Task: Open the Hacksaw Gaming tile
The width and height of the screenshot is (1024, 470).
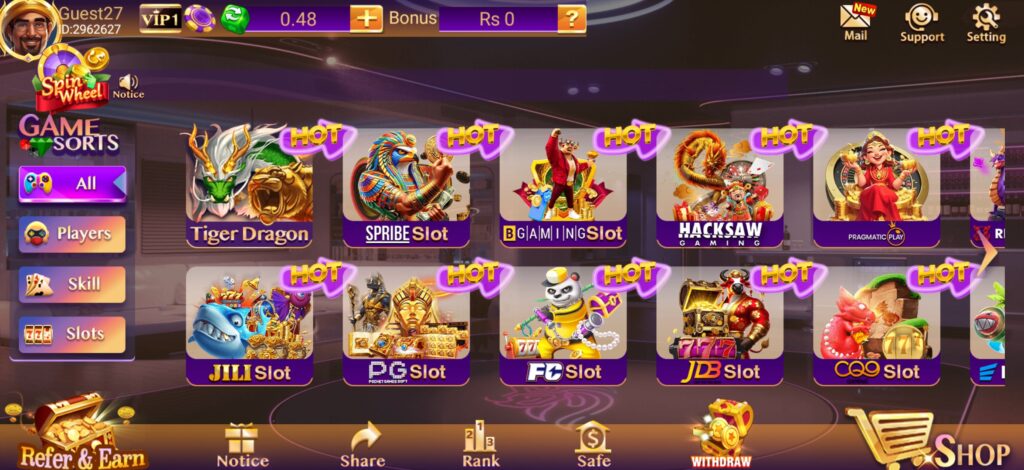Action: point(719,188)
